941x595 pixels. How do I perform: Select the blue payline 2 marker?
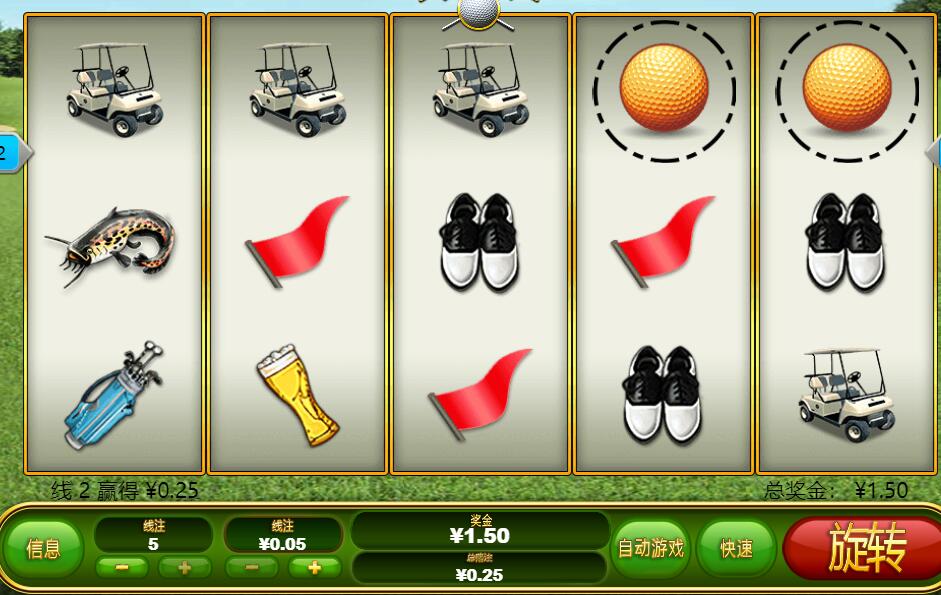(x=10, y=153)
